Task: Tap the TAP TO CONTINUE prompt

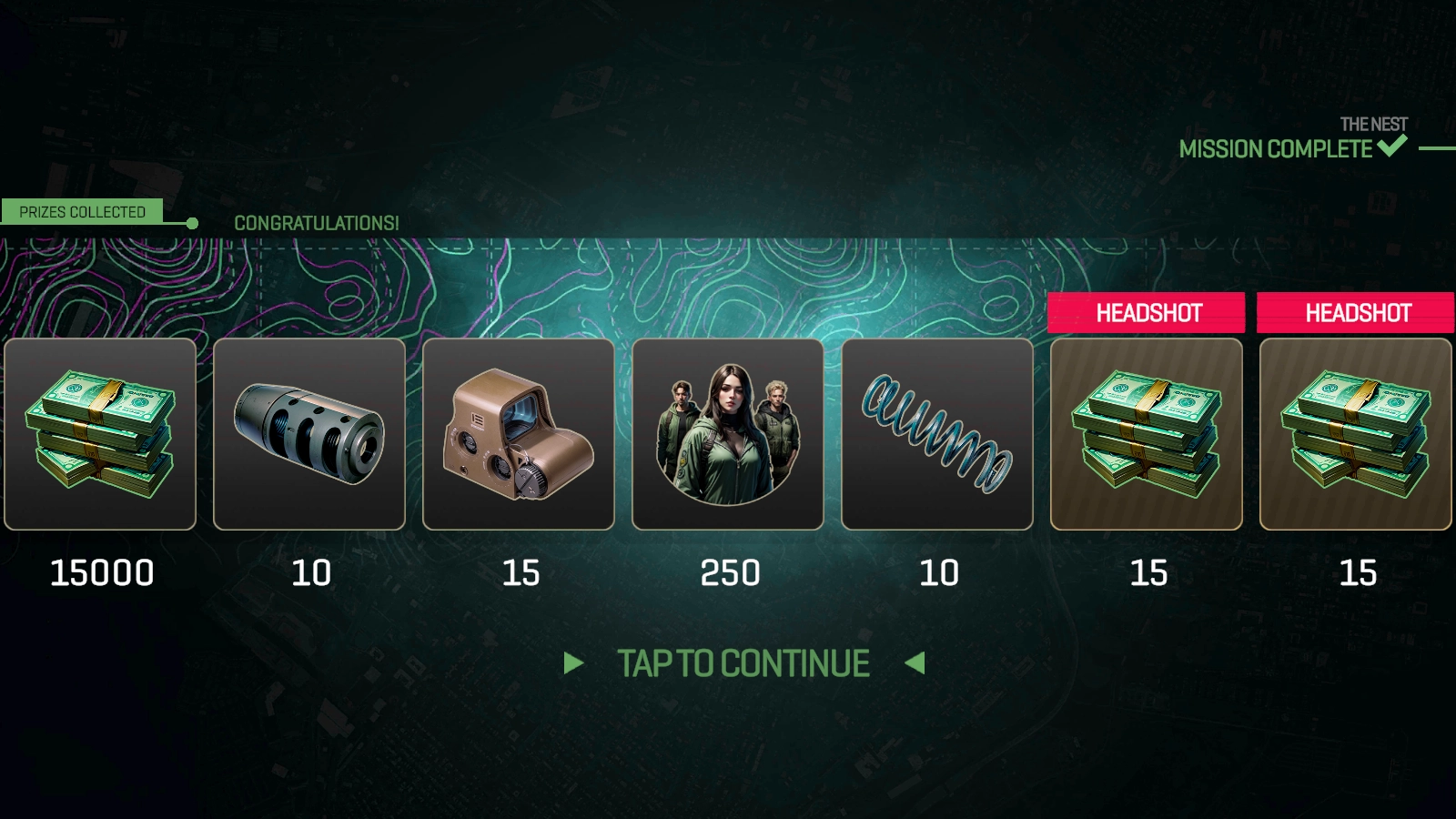Action: point(743,663)
